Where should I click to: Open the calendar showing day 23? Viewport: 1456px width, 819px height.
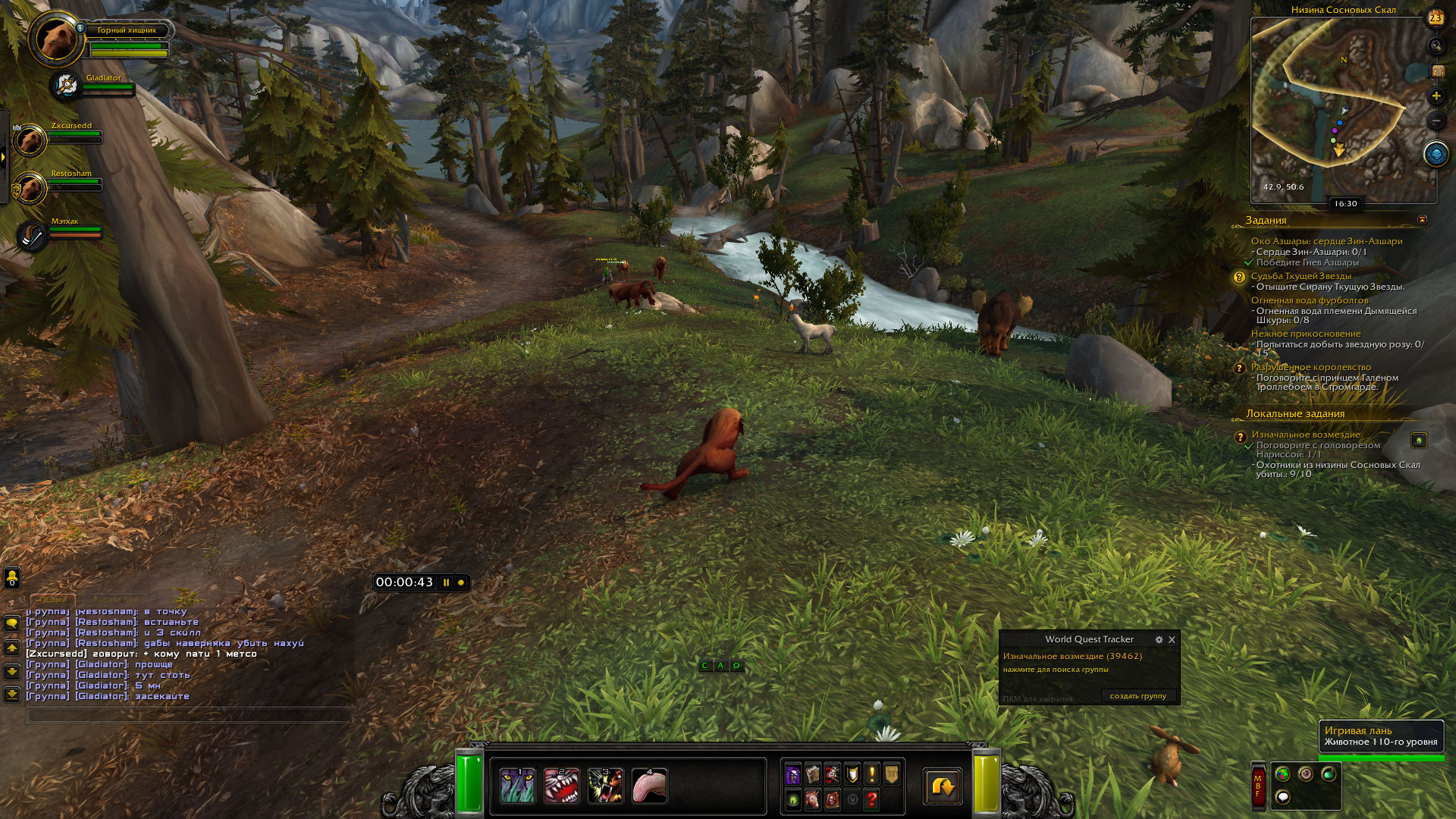click(x=1436, y=18)
